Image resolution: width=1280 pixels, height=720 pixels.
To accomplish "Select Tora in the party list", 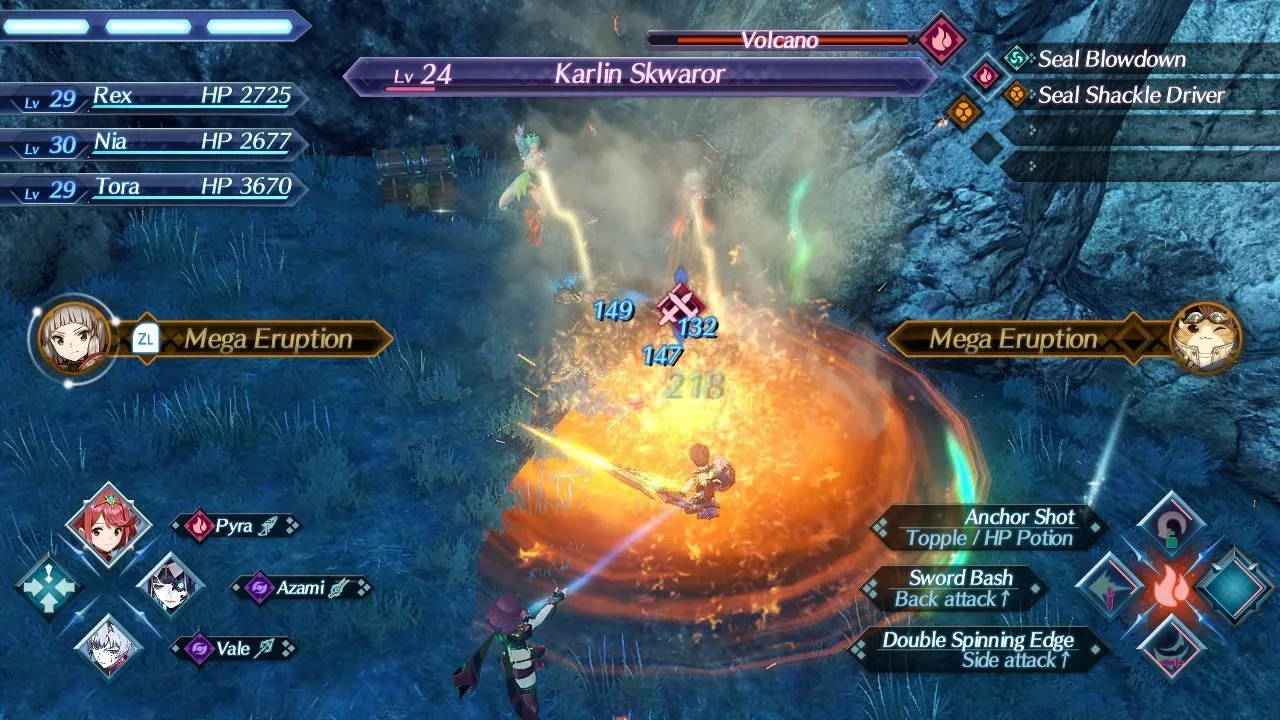I will tap(150, 187).
